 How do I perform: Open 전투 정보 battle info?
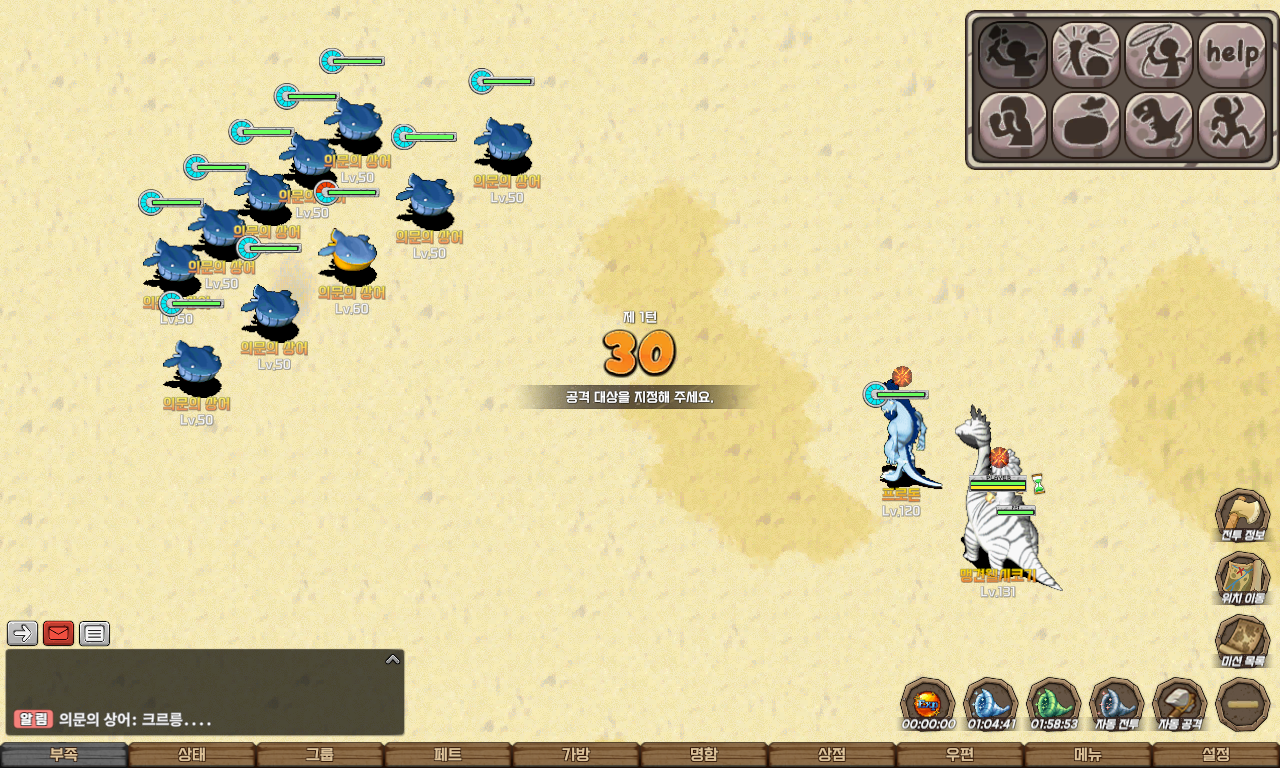1242,515
